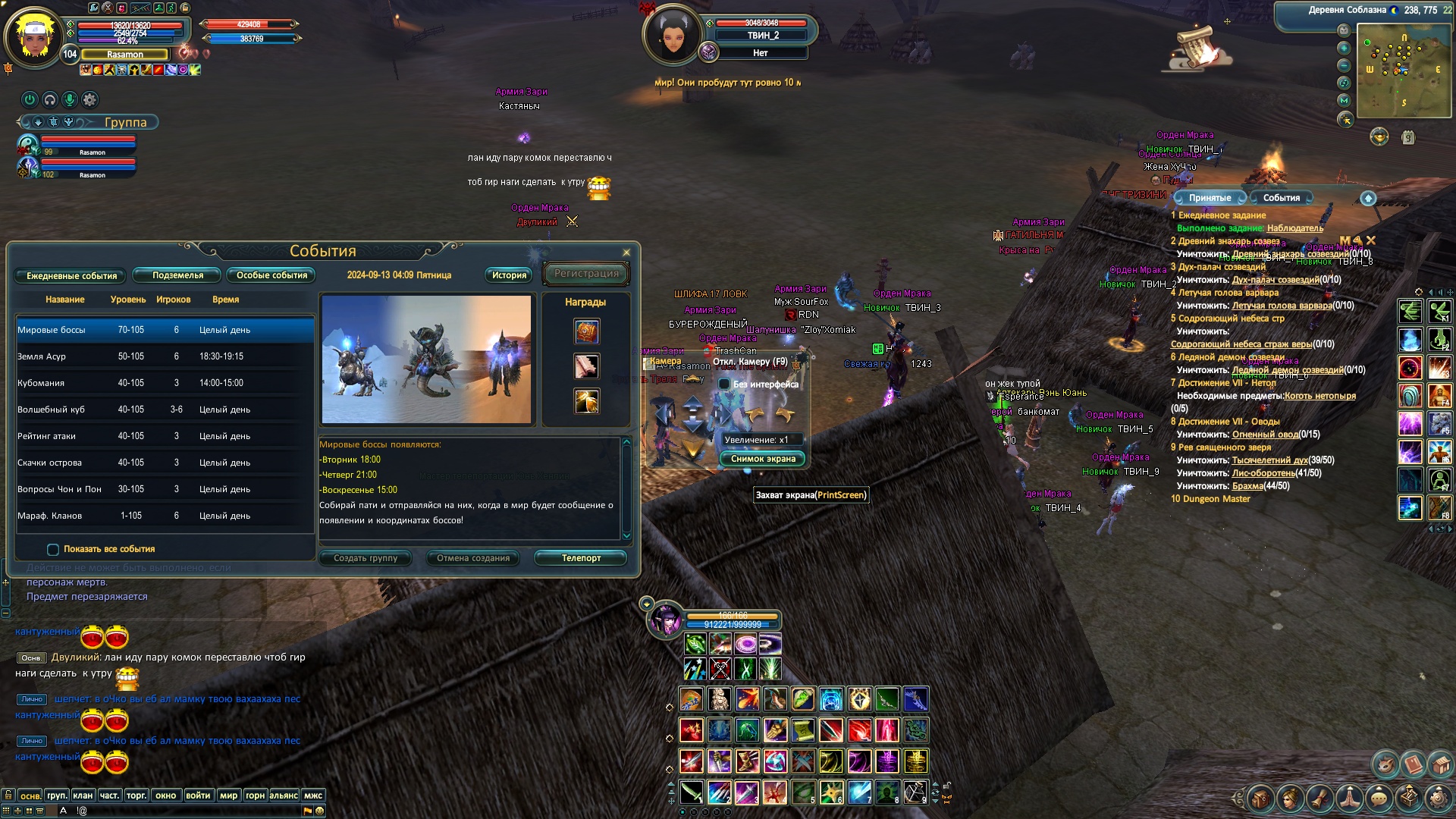This screenshot has width=1456, height=819.
Task: Select the мир chat channel
Action: pyautogui.click(x=228, y=795)
